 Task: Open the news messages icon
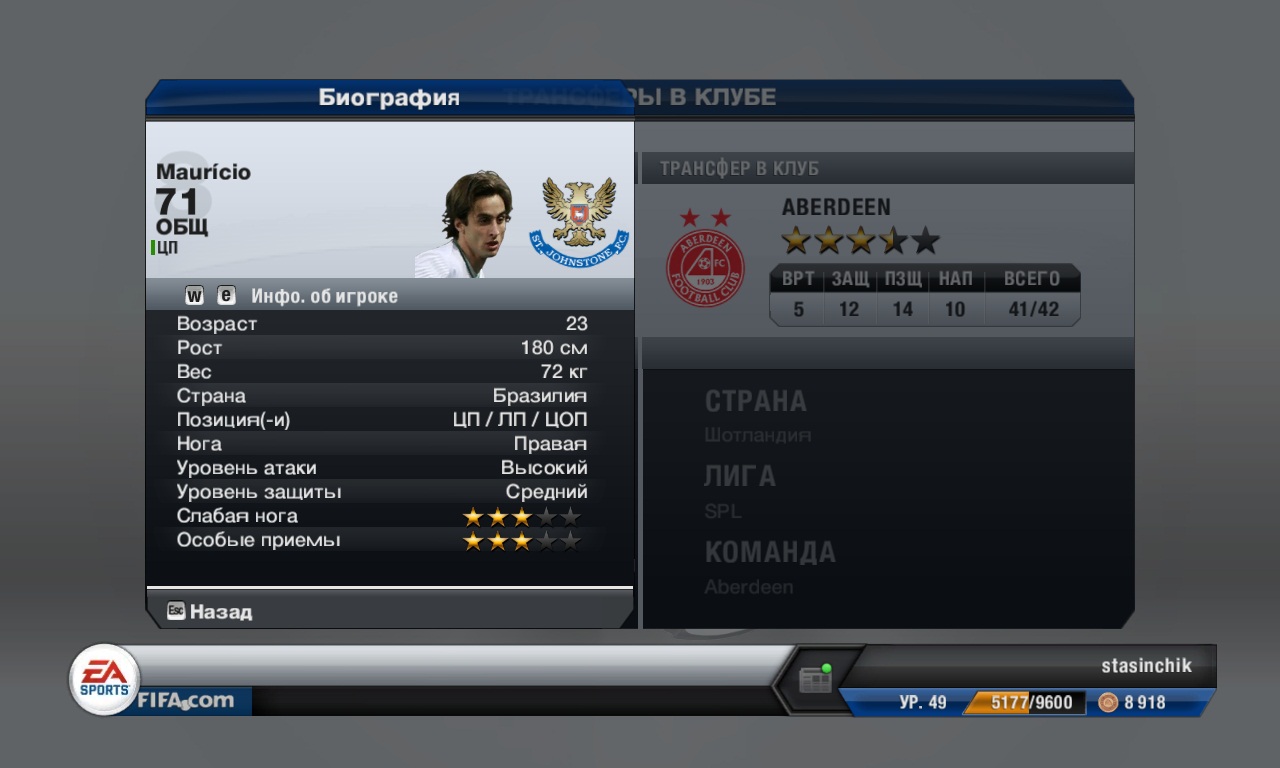(815, 681)
